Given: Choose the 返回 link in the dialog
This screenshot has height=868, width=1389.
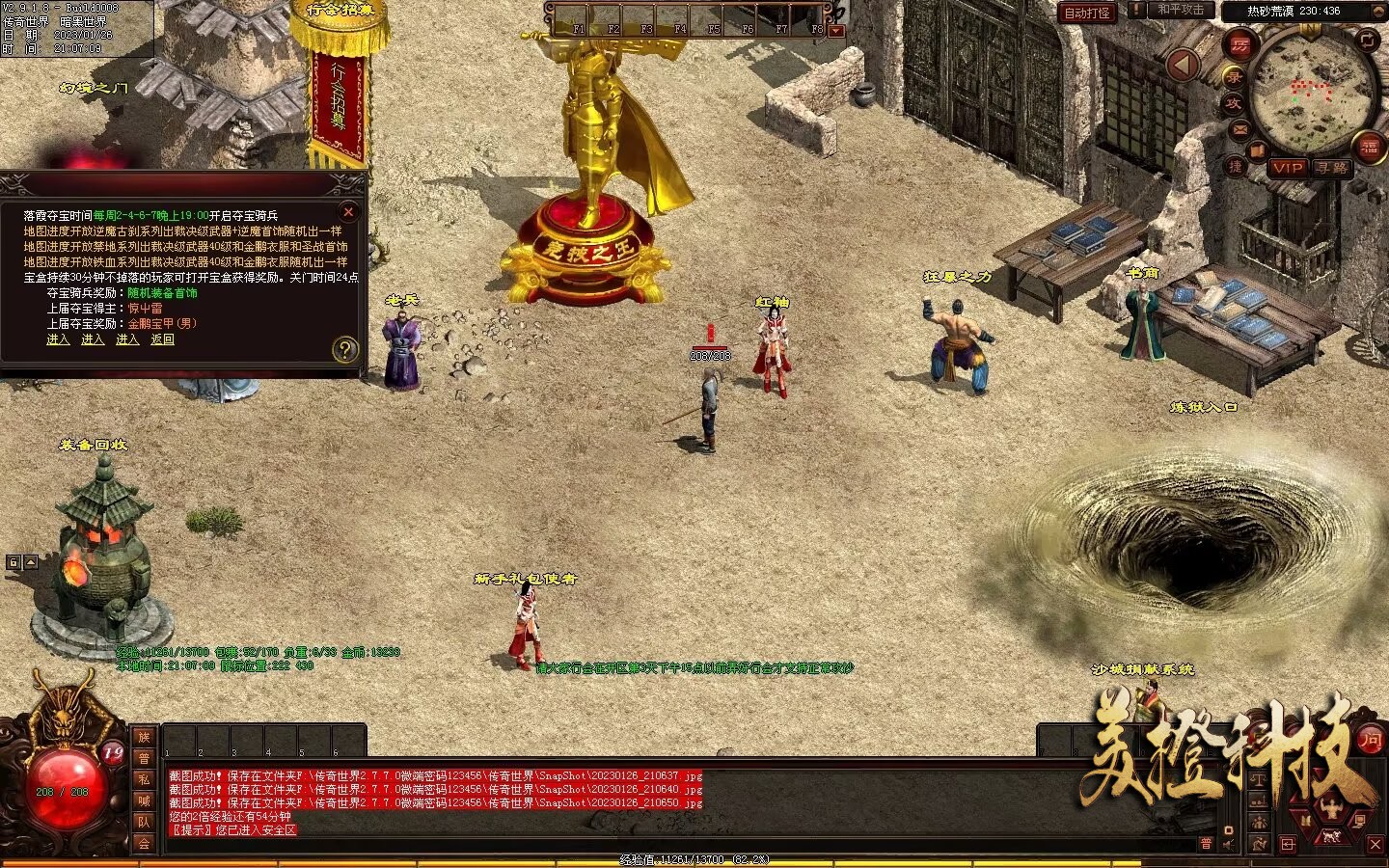Looking at the screenshot, I should [162, 339].
